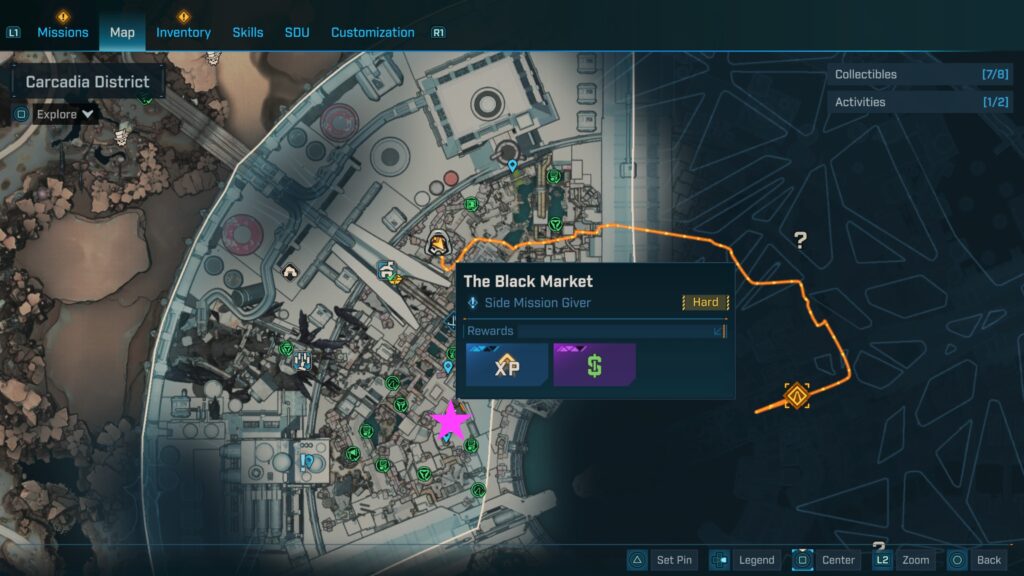Switch to the Skills tab
Viewport: 1024px width, 576px height.
pyautogui.click(x=248, y=32)
